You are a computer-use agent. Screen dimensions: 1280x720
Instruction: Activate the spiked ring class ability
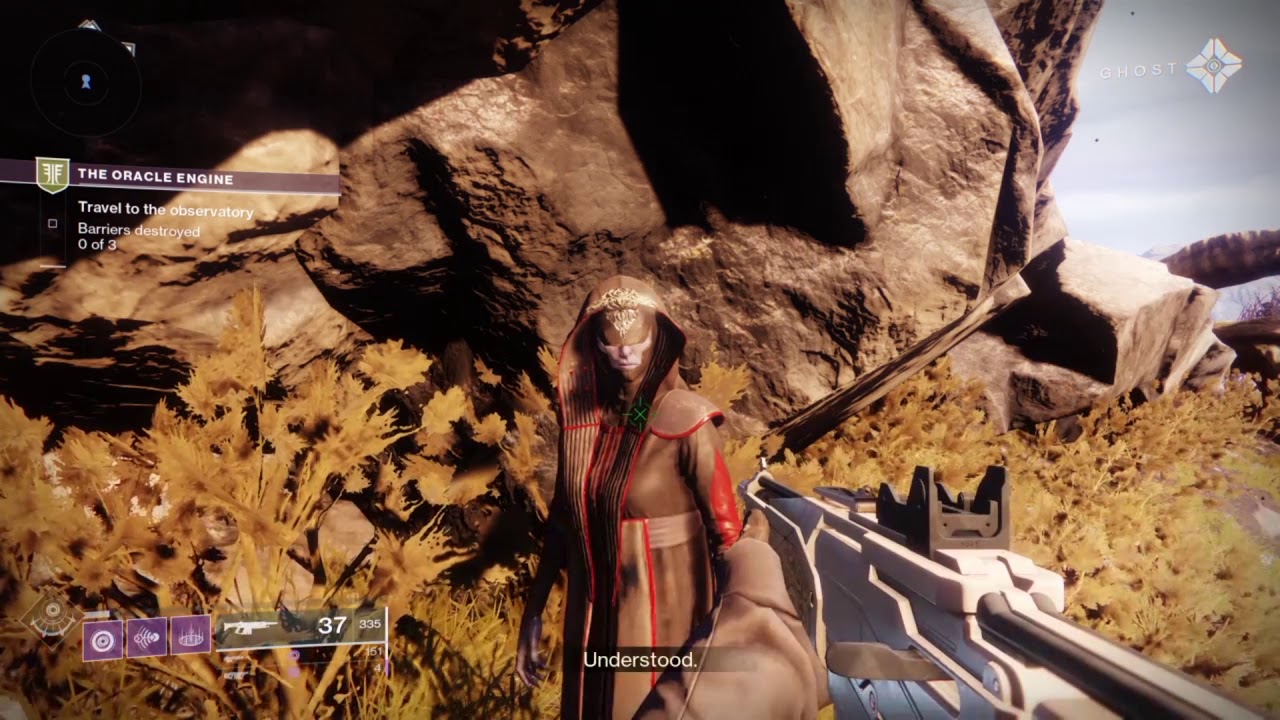click(x=190, y=635)
